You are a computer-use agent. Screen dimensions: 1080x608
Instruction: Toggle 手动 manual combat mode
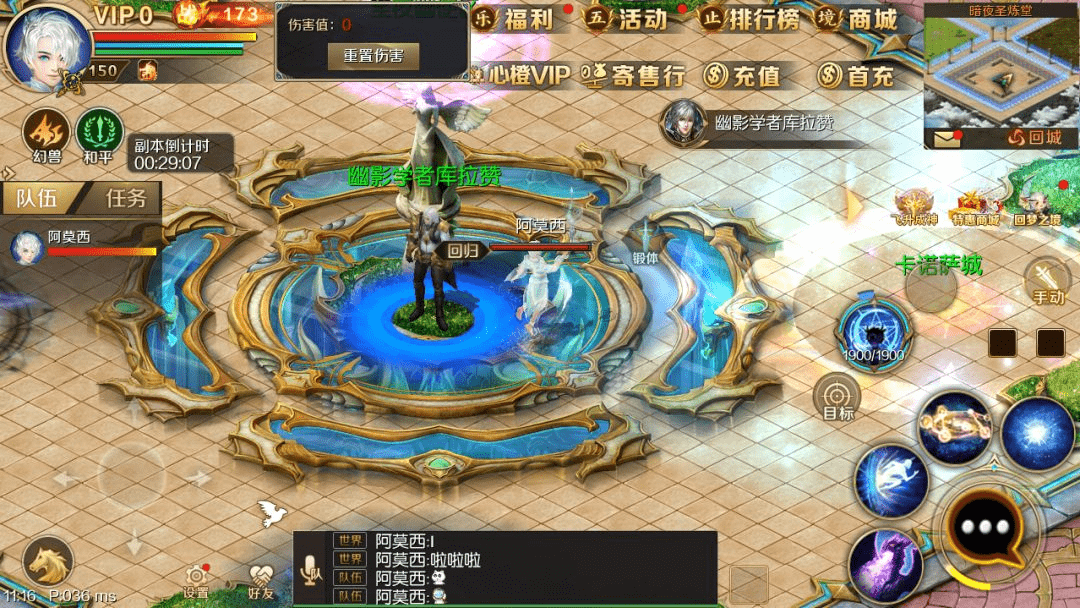pos(1047,280)
